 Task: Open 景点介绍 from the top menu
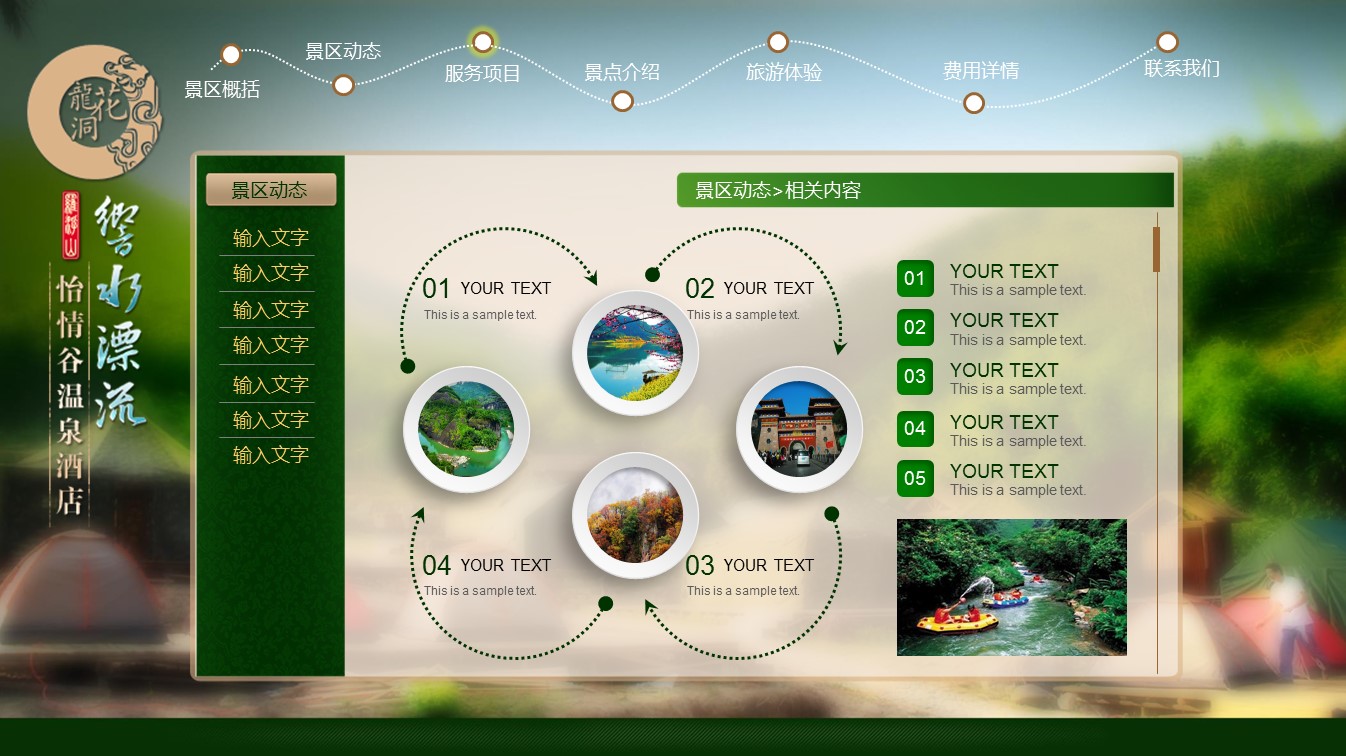click(622, 72)
